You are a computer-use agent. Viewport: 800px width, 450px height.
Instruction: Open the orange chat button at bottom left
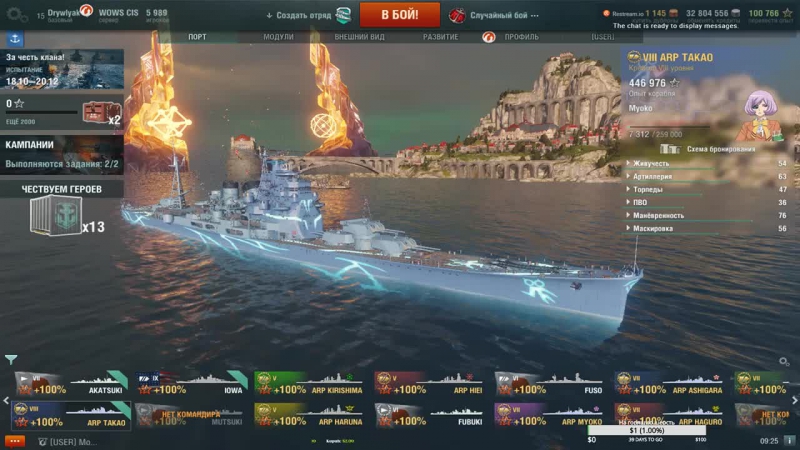tap(14, 441)
